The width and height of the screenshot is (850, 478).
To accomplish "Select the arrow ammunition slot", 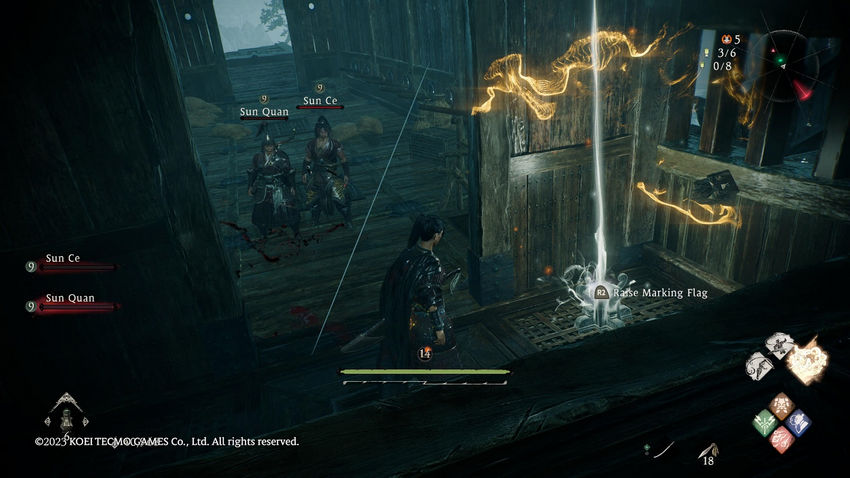I will 709,451.
